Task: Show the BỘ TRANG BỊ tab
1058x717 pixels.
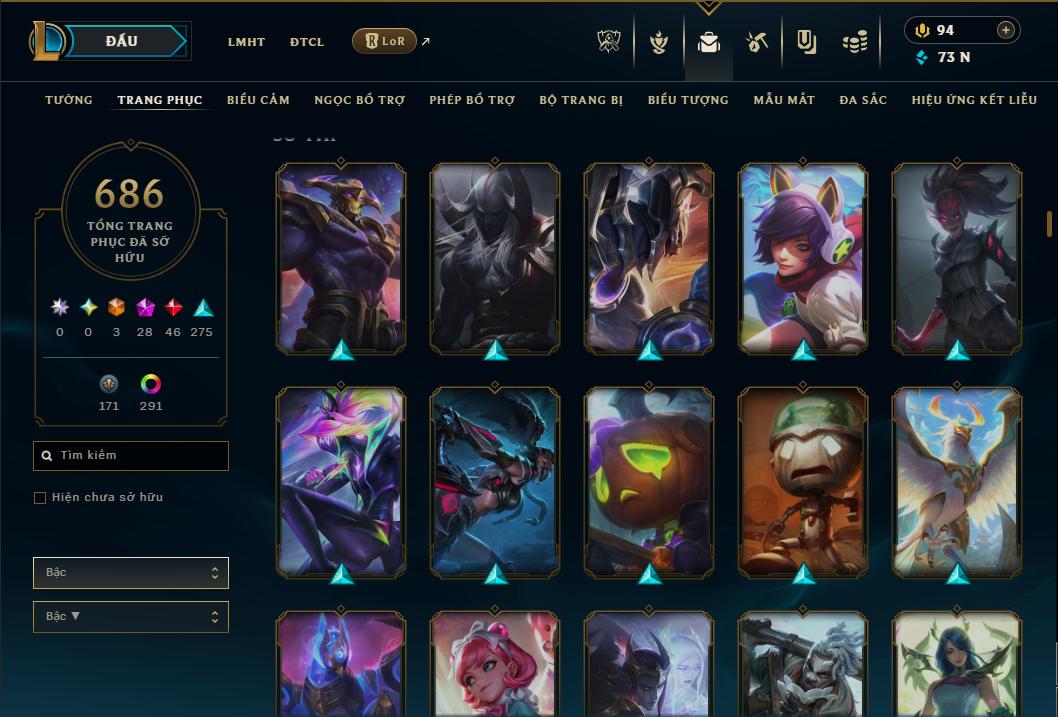Action: pos(581,100)
